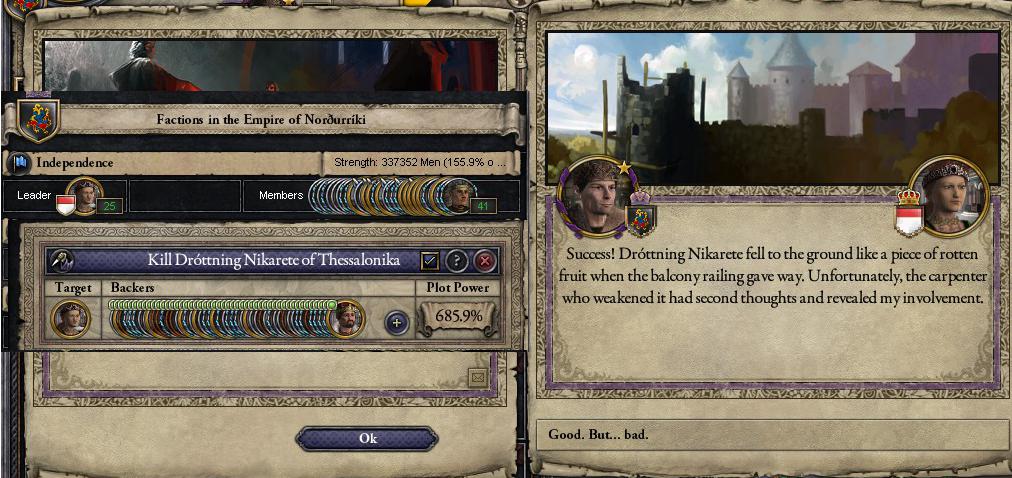This screenshot has width=1012, height=478.
Task: Click the lead backer portrait in plot
Action: click(347, 319)
